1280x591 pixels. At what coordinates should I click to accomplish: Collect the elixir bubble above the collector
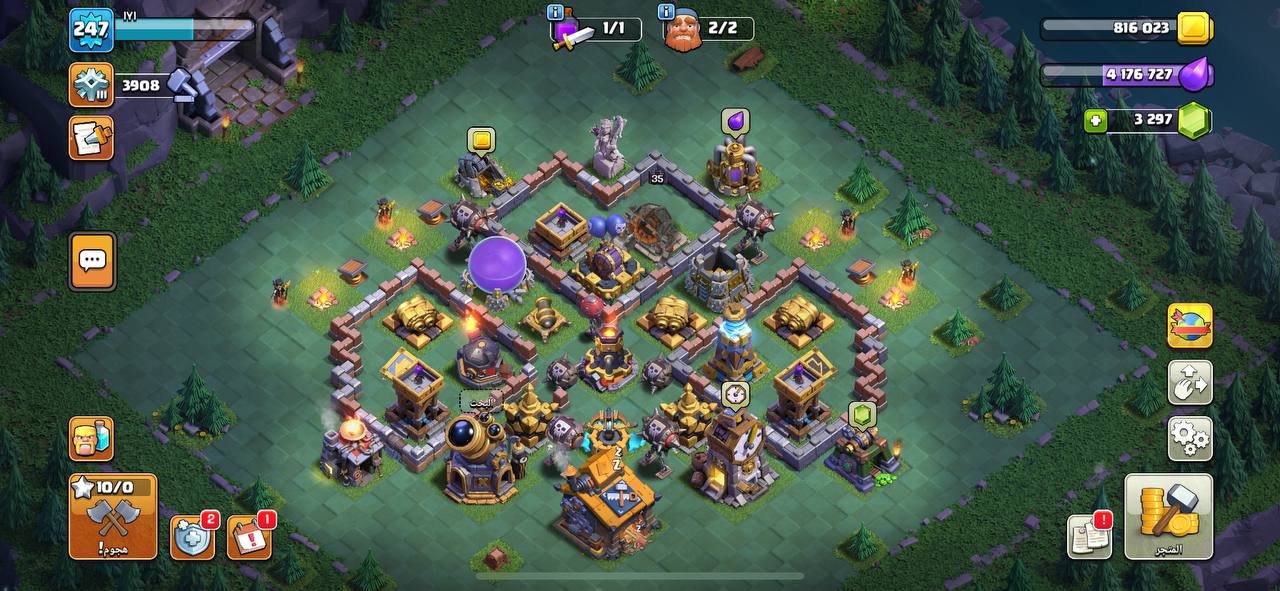pyautogui.click(x=735, y=122)
